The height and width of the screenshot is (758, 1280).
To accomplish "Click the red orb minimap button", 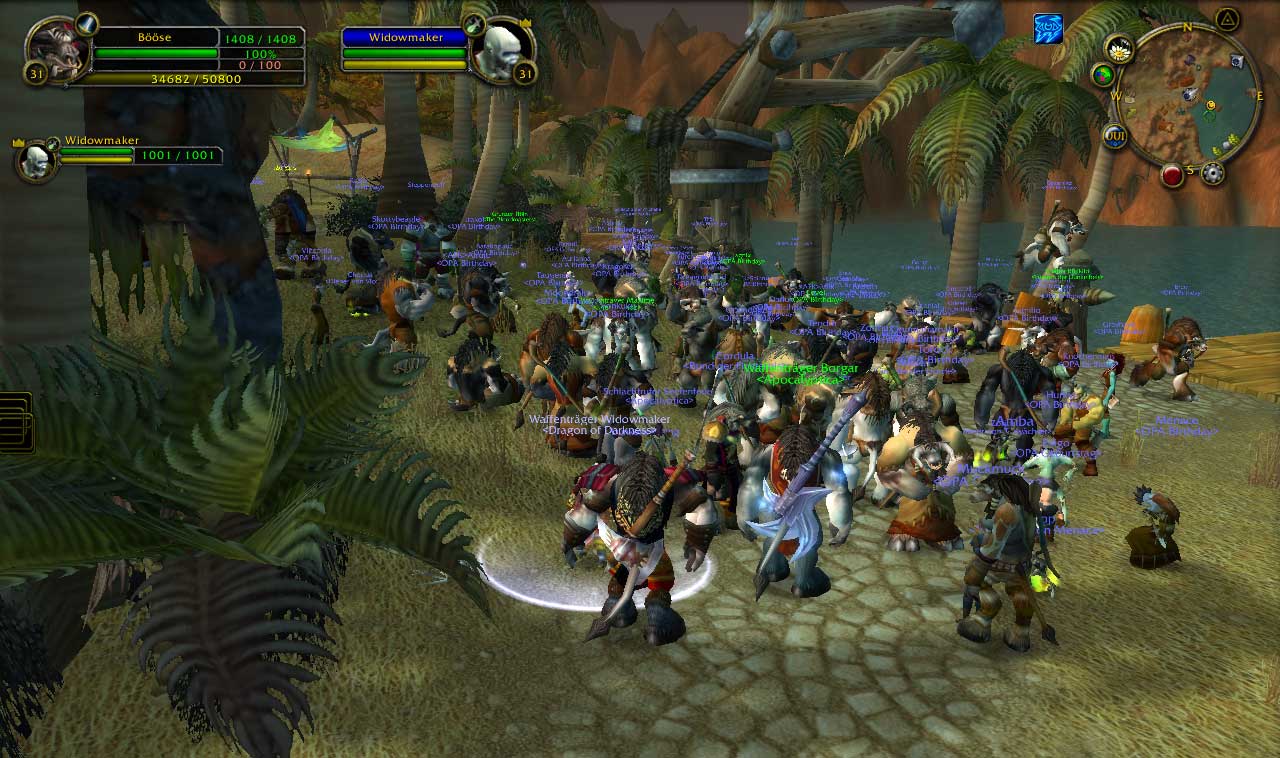I will (1173, 174).
